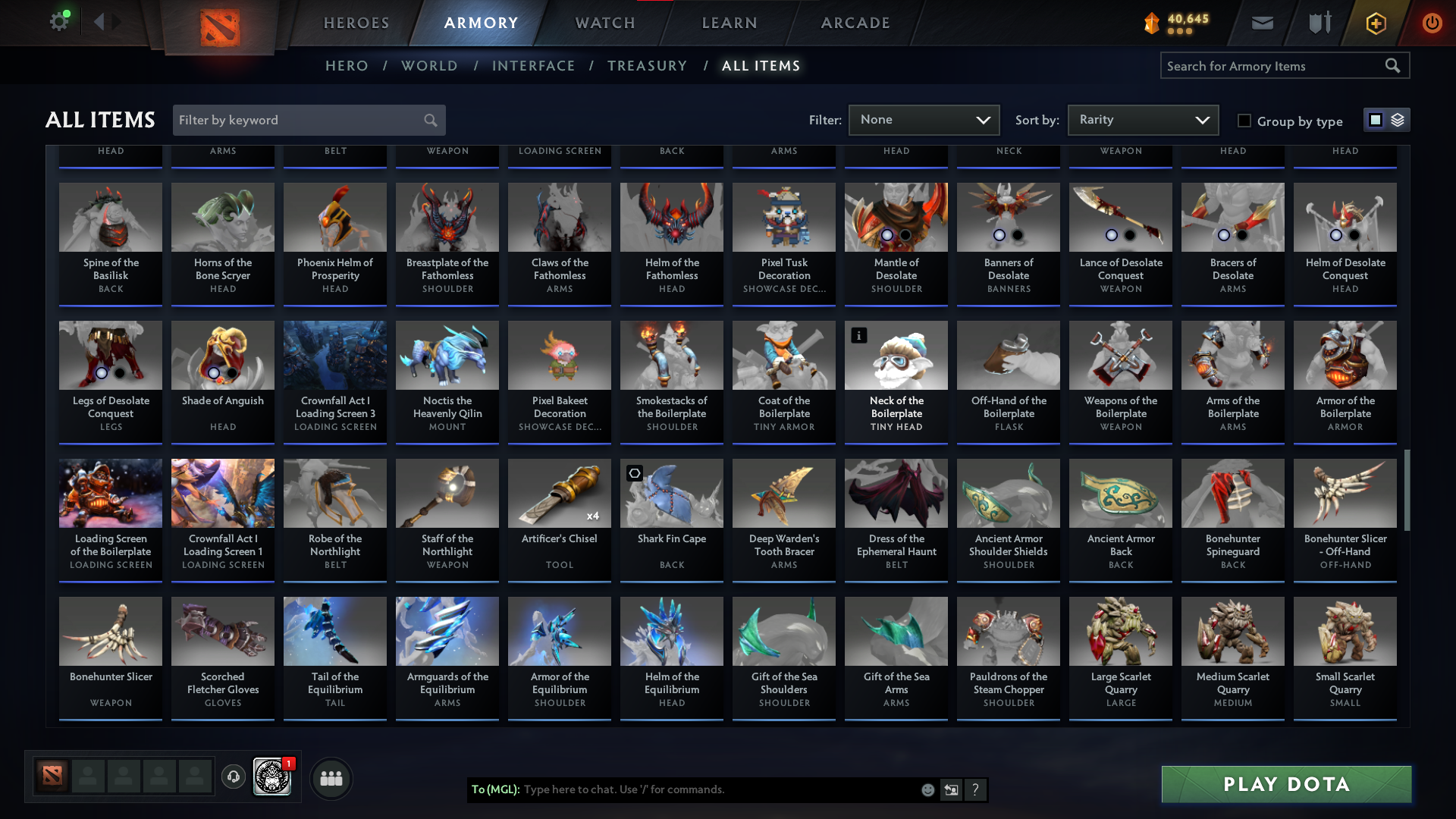The height and width of the screenshot is (819, 1456).
Task: Open the friends list people icon
Action: (331, 777)
